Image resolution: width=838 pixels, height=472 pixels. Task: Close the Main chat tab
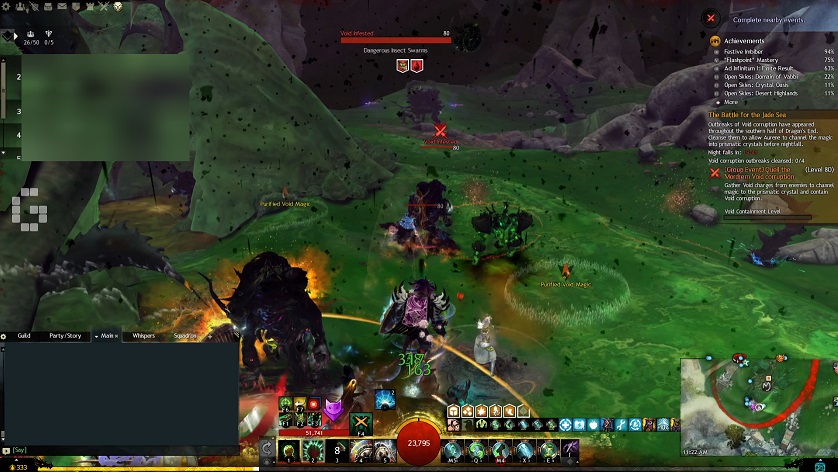(x=118, y=336)
